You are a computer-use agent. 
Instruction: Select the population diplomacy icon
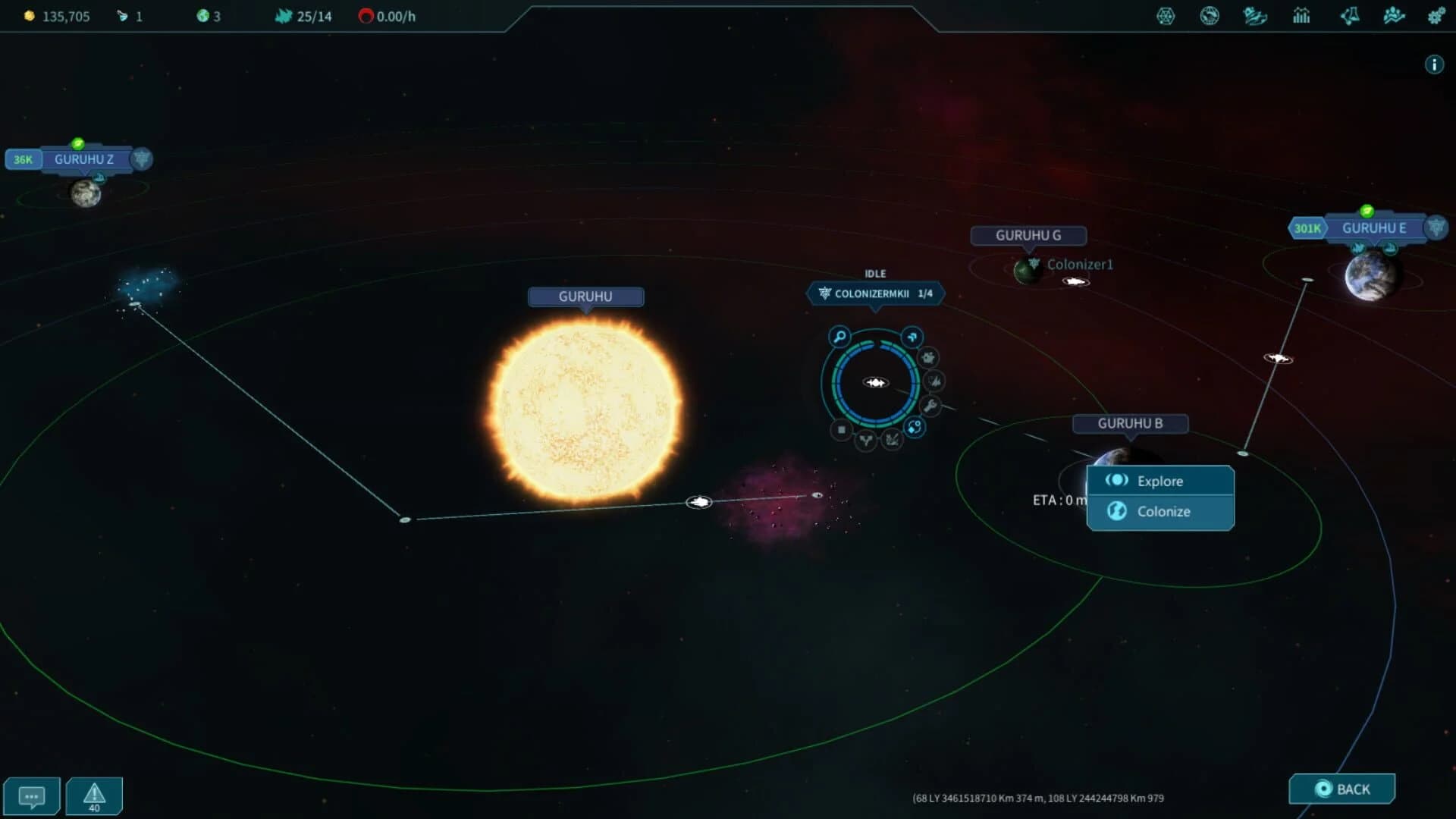[x=1394, y=16]
